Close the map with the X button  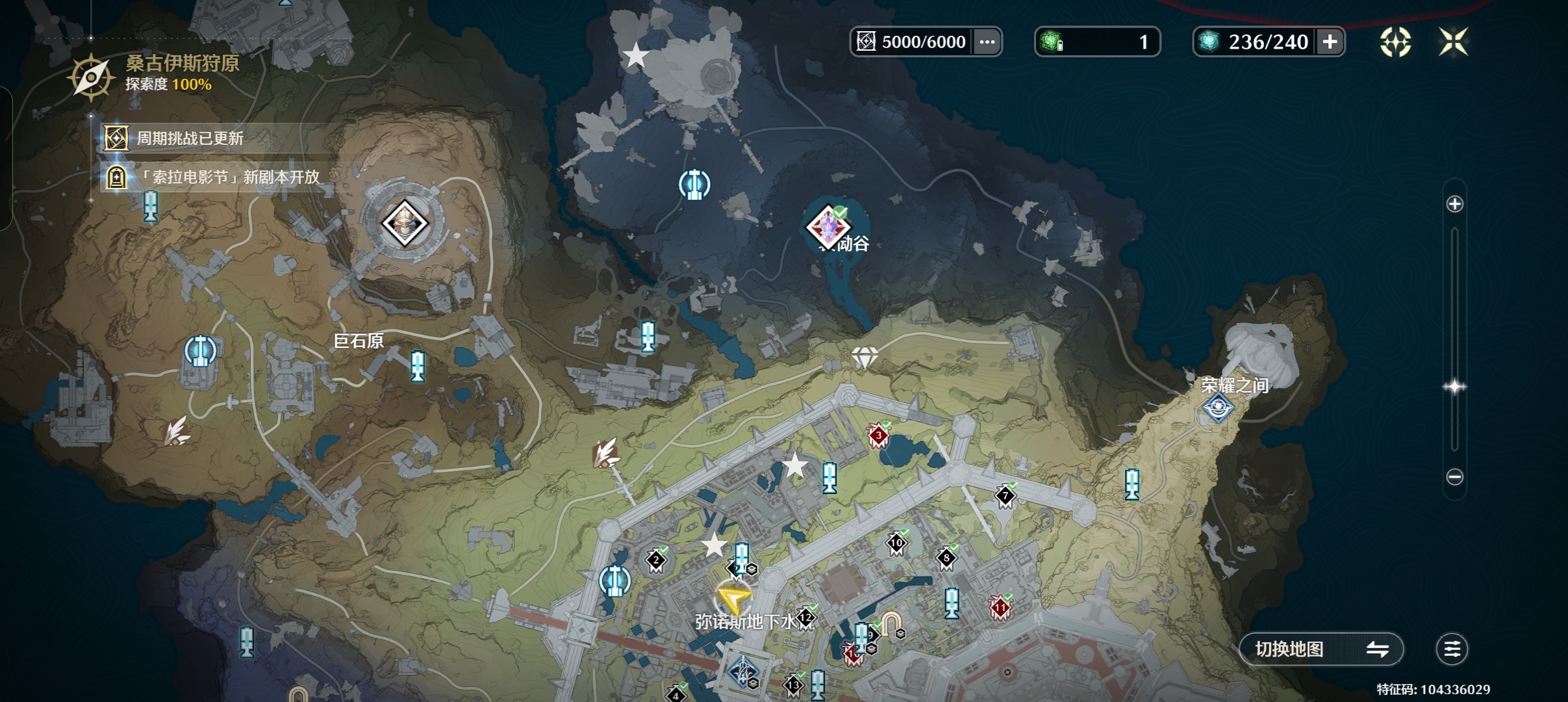[x=1453, y=42]
